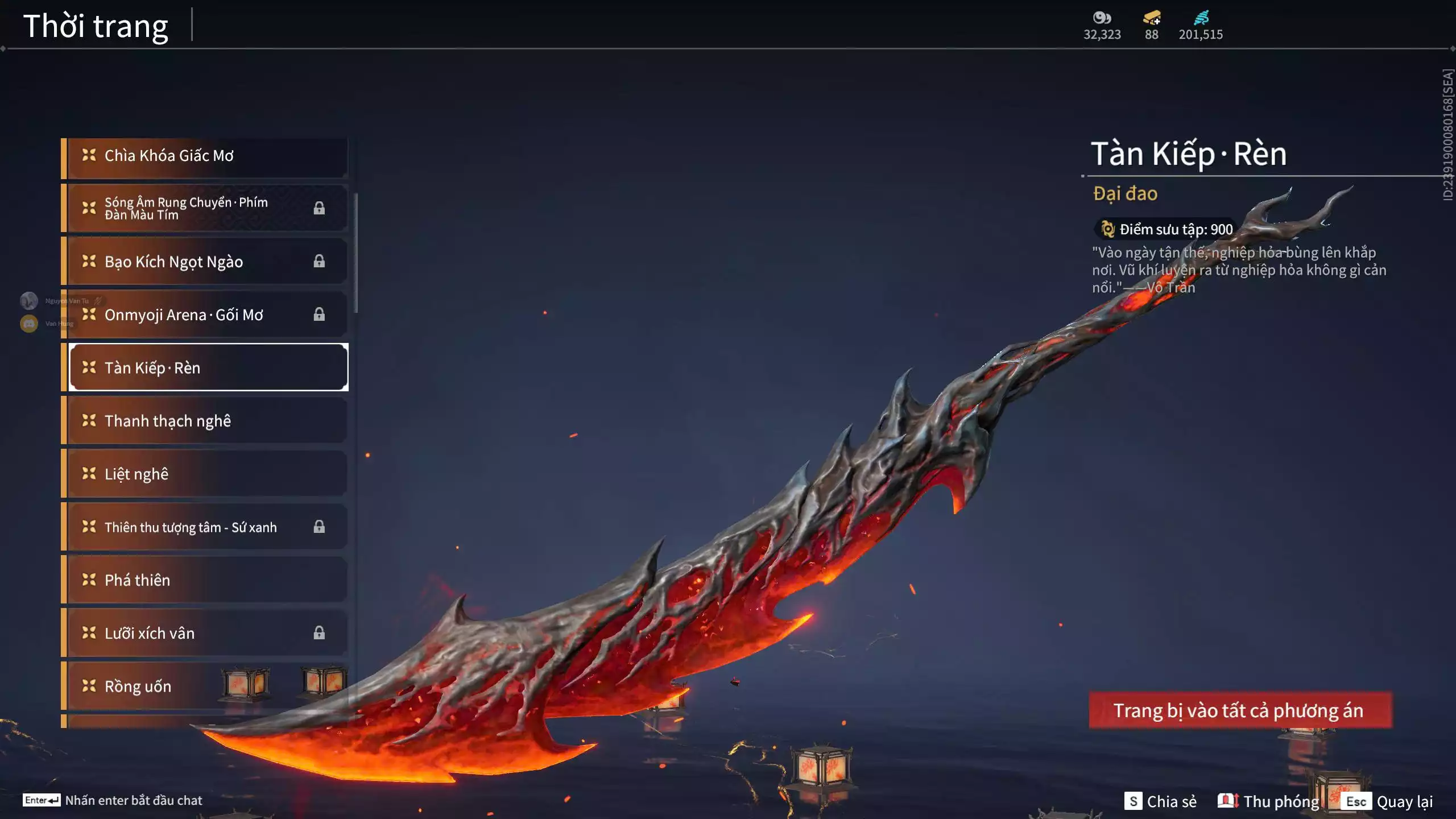Click the yin-yang currency icon at top right

[x=1102, y=17]
